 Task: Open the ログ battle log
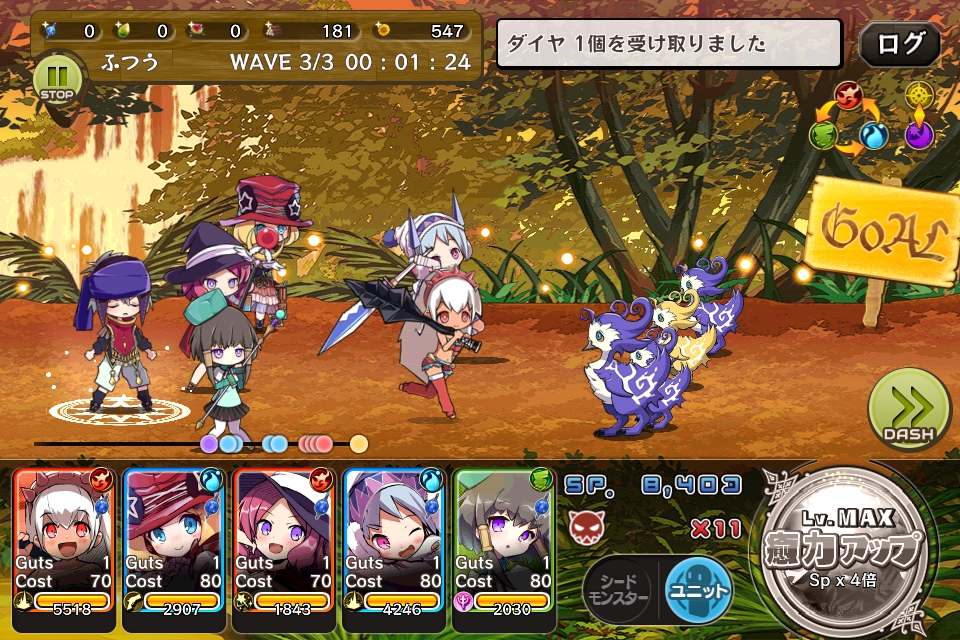coord(899,44)
